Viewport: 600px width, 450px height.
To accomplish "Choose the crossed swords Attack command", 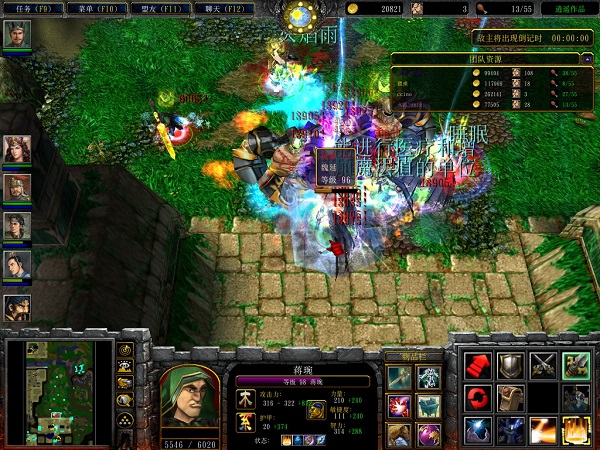I will coord(544,366).
